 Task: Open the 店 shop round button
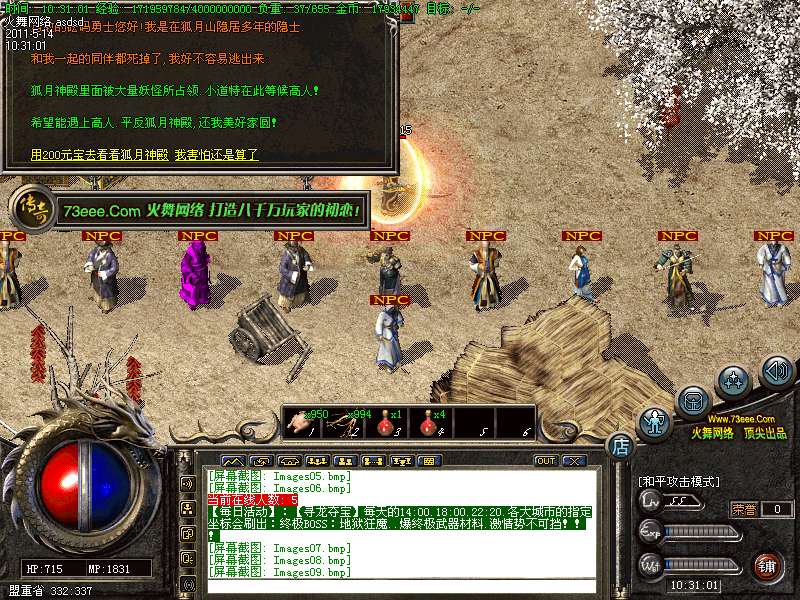(620, 444)
